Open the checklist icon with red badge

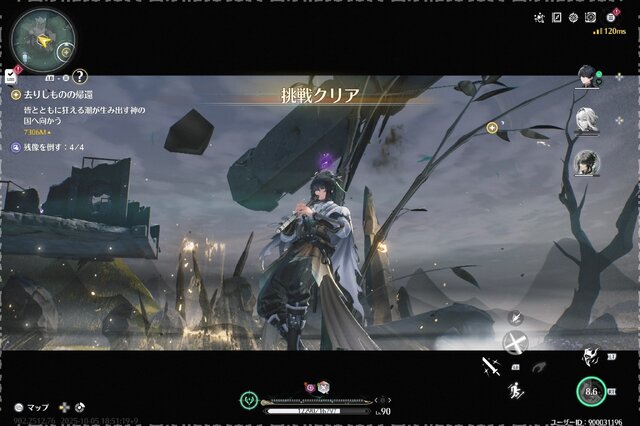(10, 75)
